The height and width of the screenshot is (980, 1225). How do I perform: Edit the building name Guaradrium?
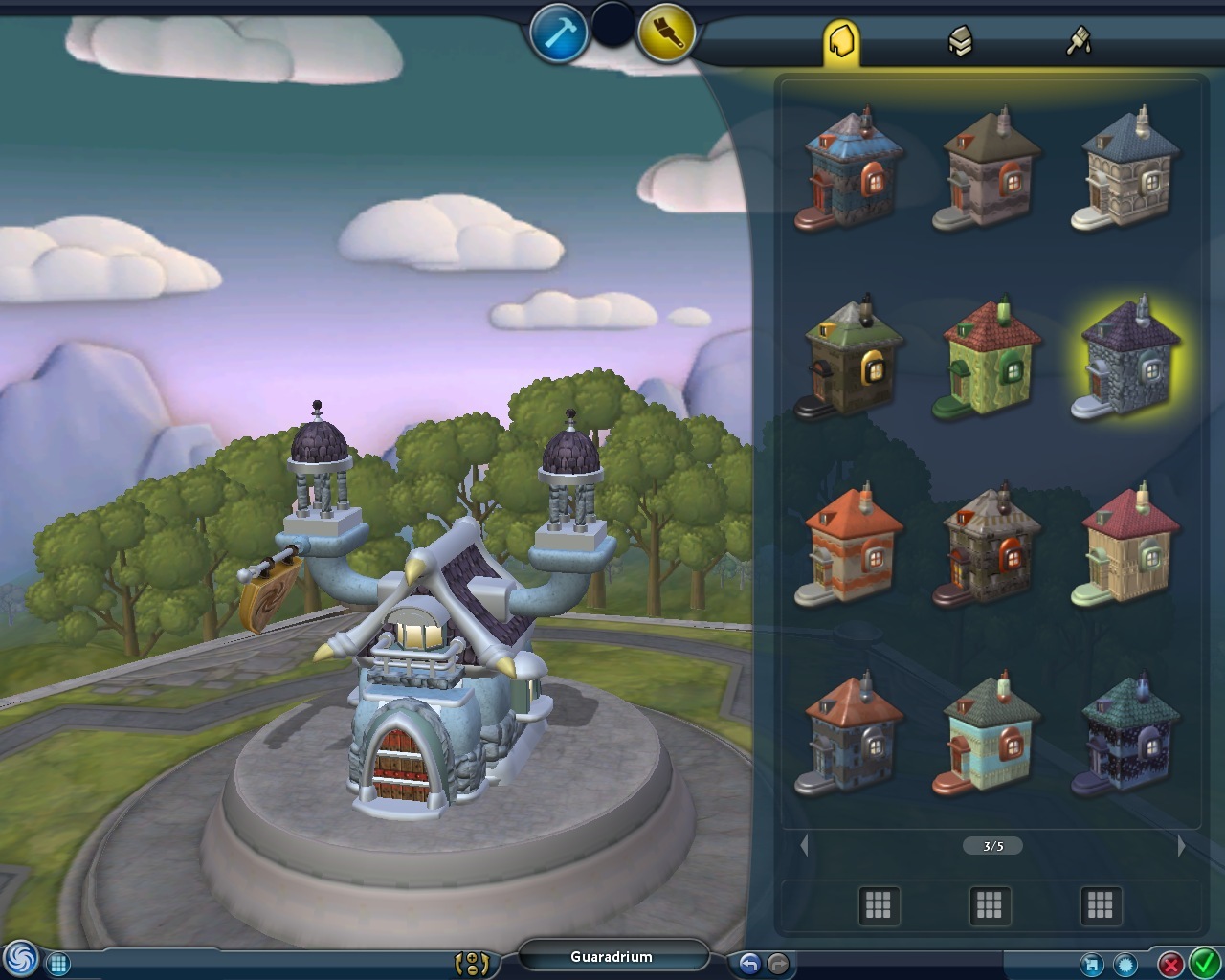pos(612,957)
